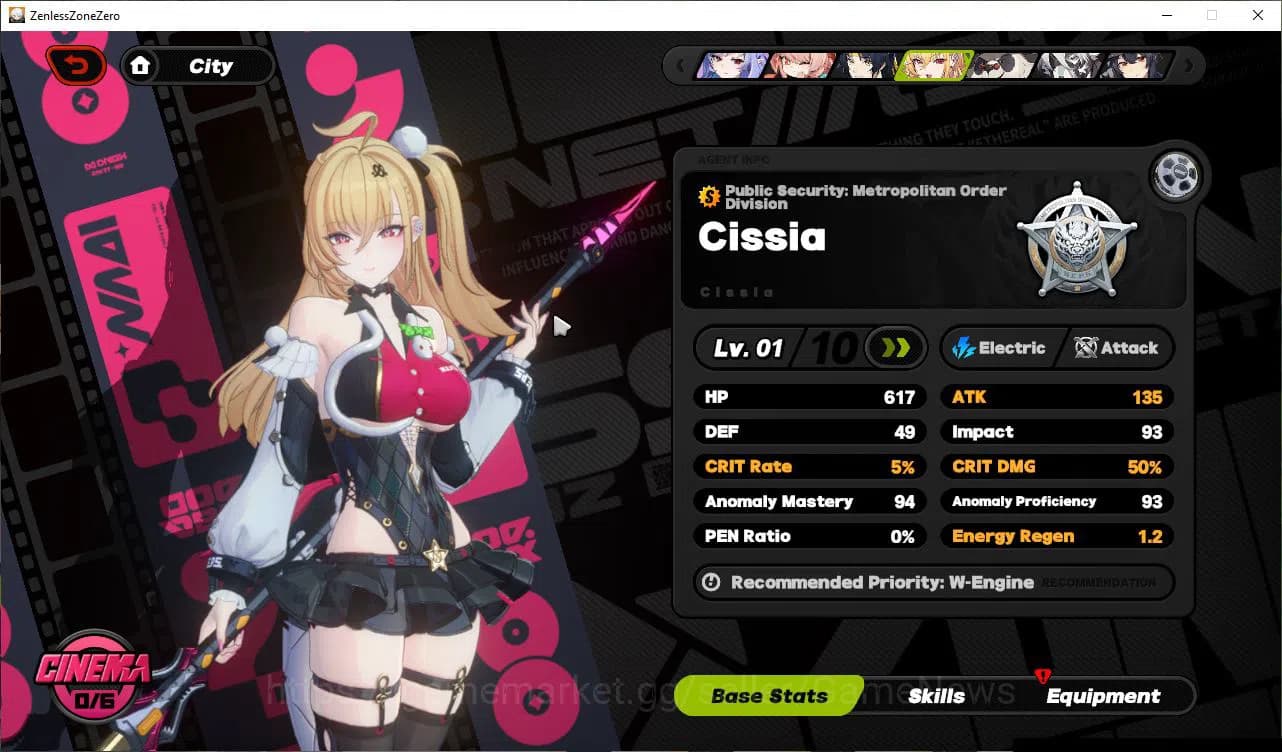Open the City home menu icon
The image size is (1282, 752).
click(141, 65)
